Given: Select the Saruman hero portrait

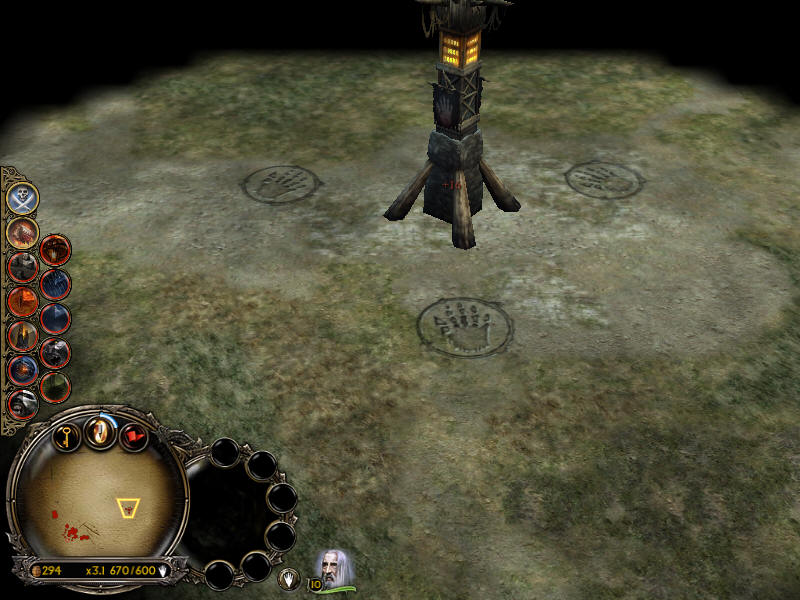Looking at the screenshot, I should (x=335, y=568).
